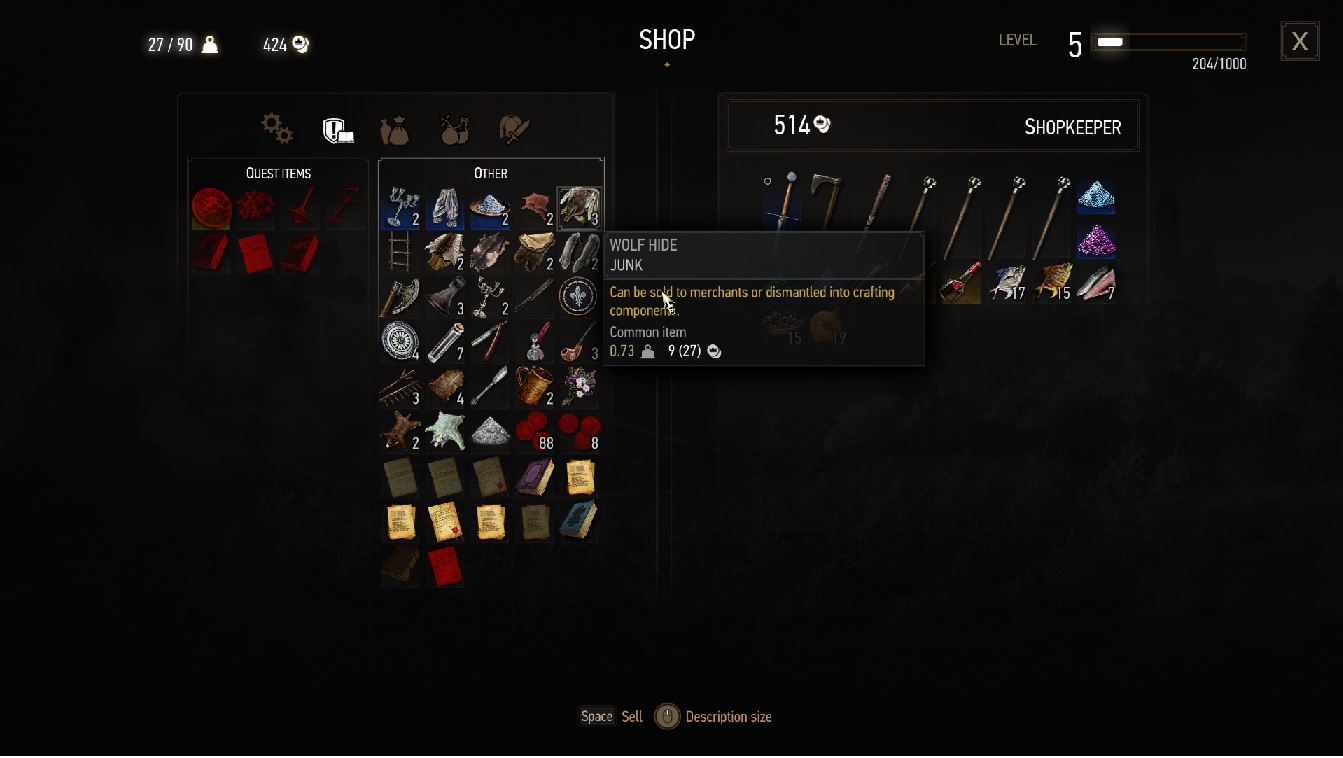The height and width of the screenshot is (758, 1343).
Task: Select the Wolf Hide stack of three
Action: (579, 207)
